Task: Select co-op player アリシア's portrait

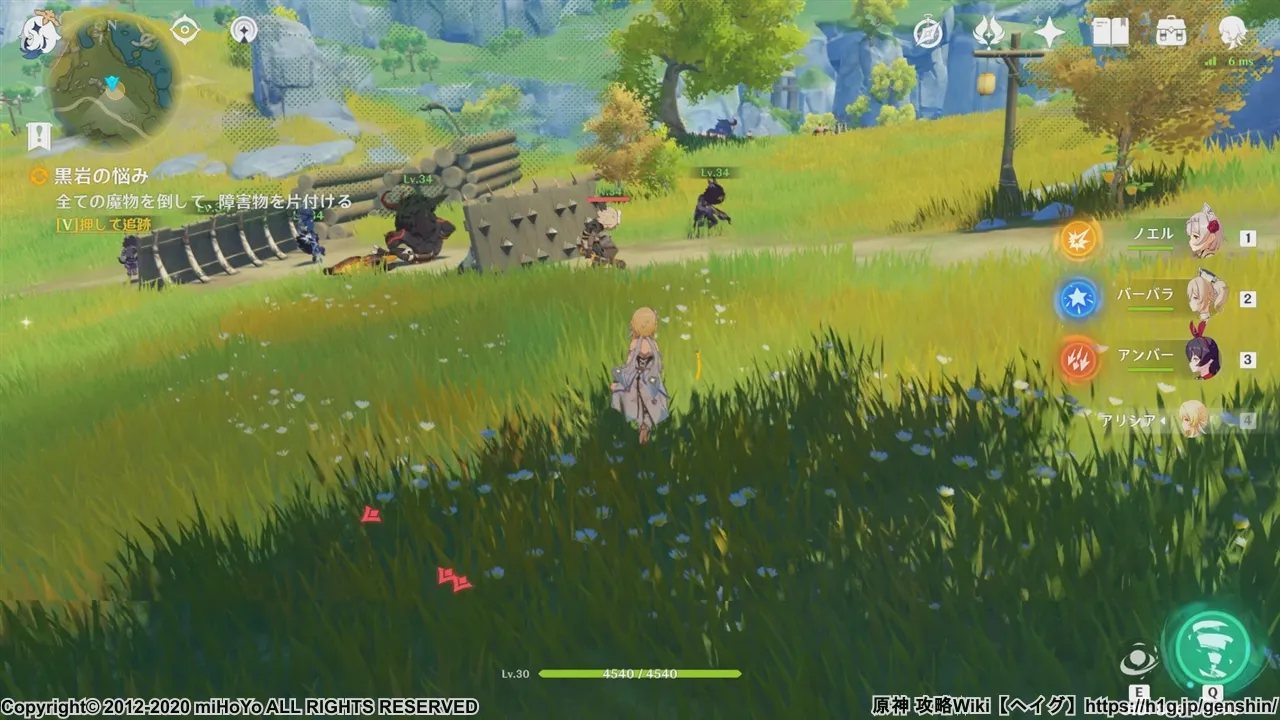Action: point(1195,420)
